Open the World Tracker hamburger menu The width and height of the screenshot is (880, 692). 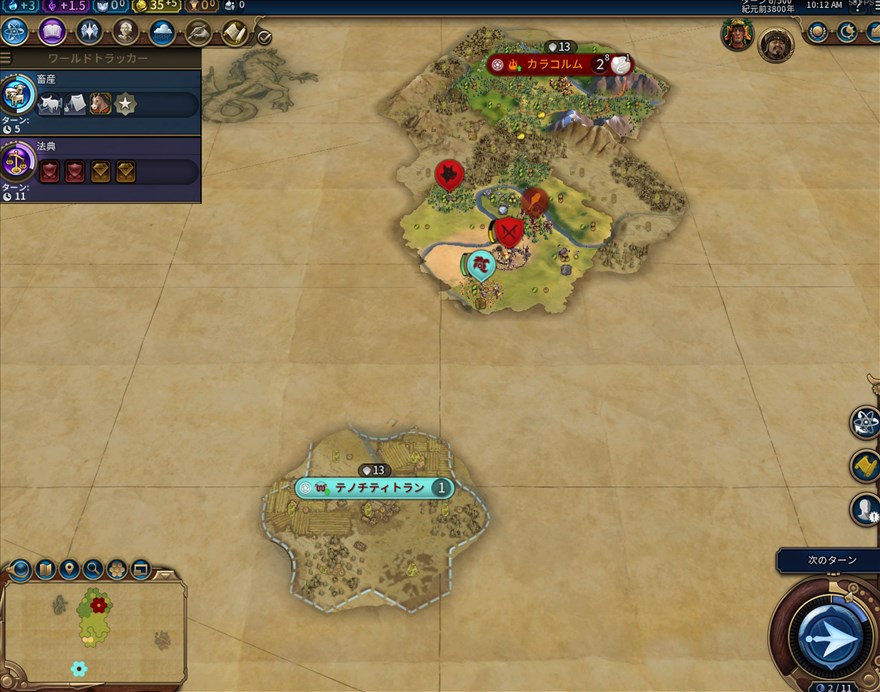point(6,59)
